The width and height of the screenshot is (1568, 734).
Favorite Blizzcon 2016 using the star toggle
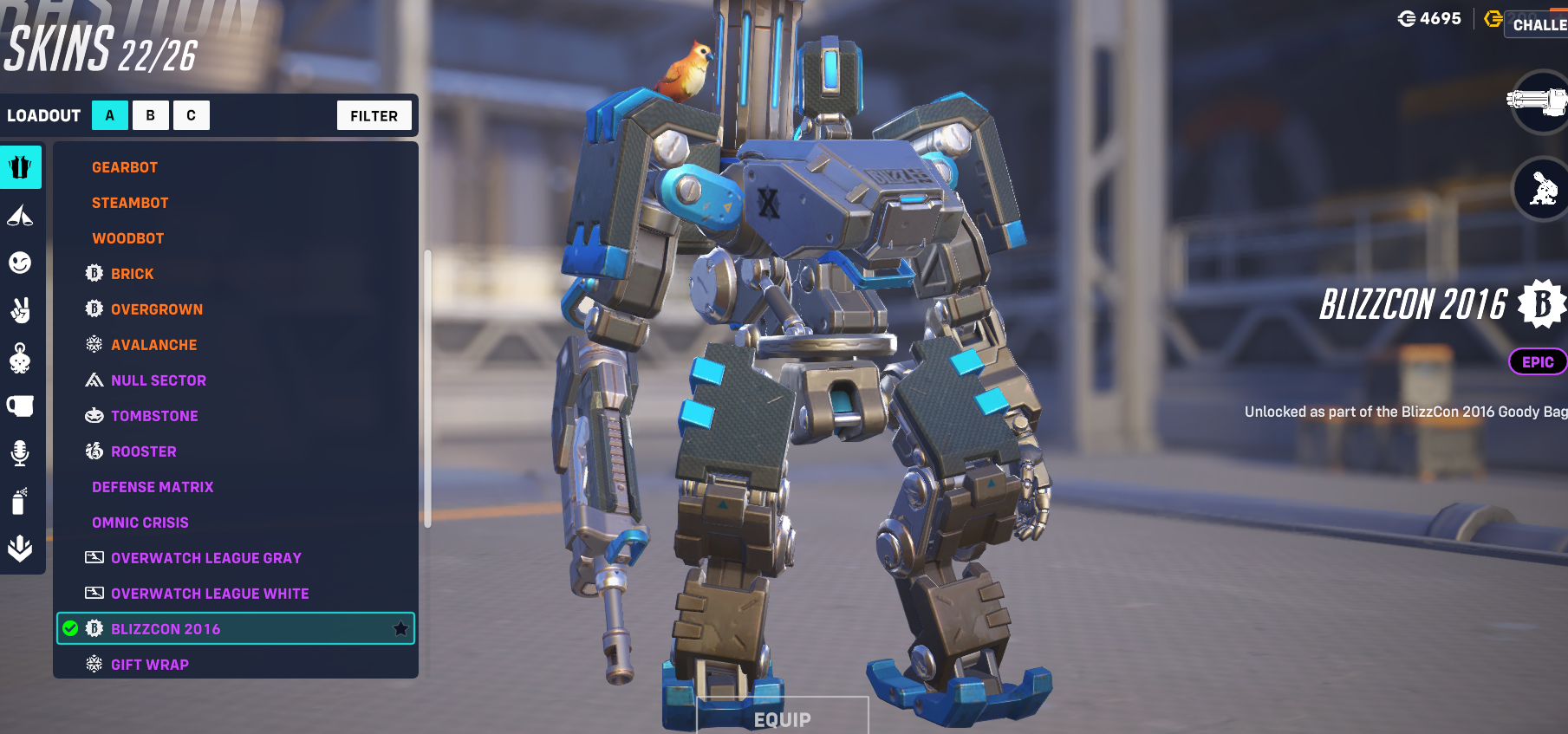click(400, 629)
